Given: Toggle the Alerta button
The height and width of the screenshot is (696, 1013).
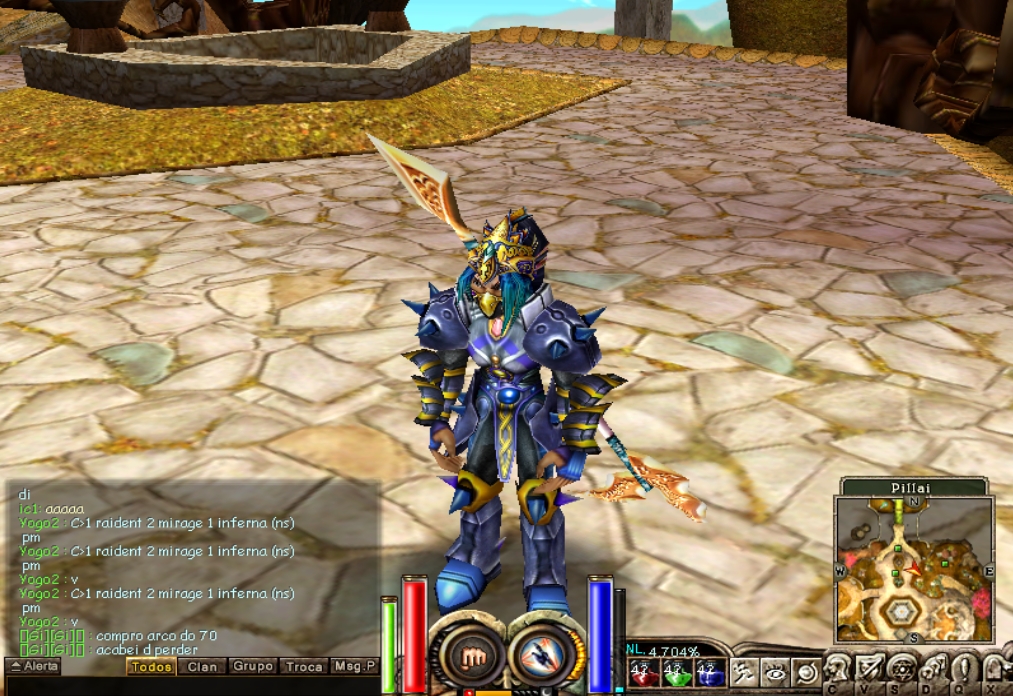Looking at the screenshot, I should (33, 666).
